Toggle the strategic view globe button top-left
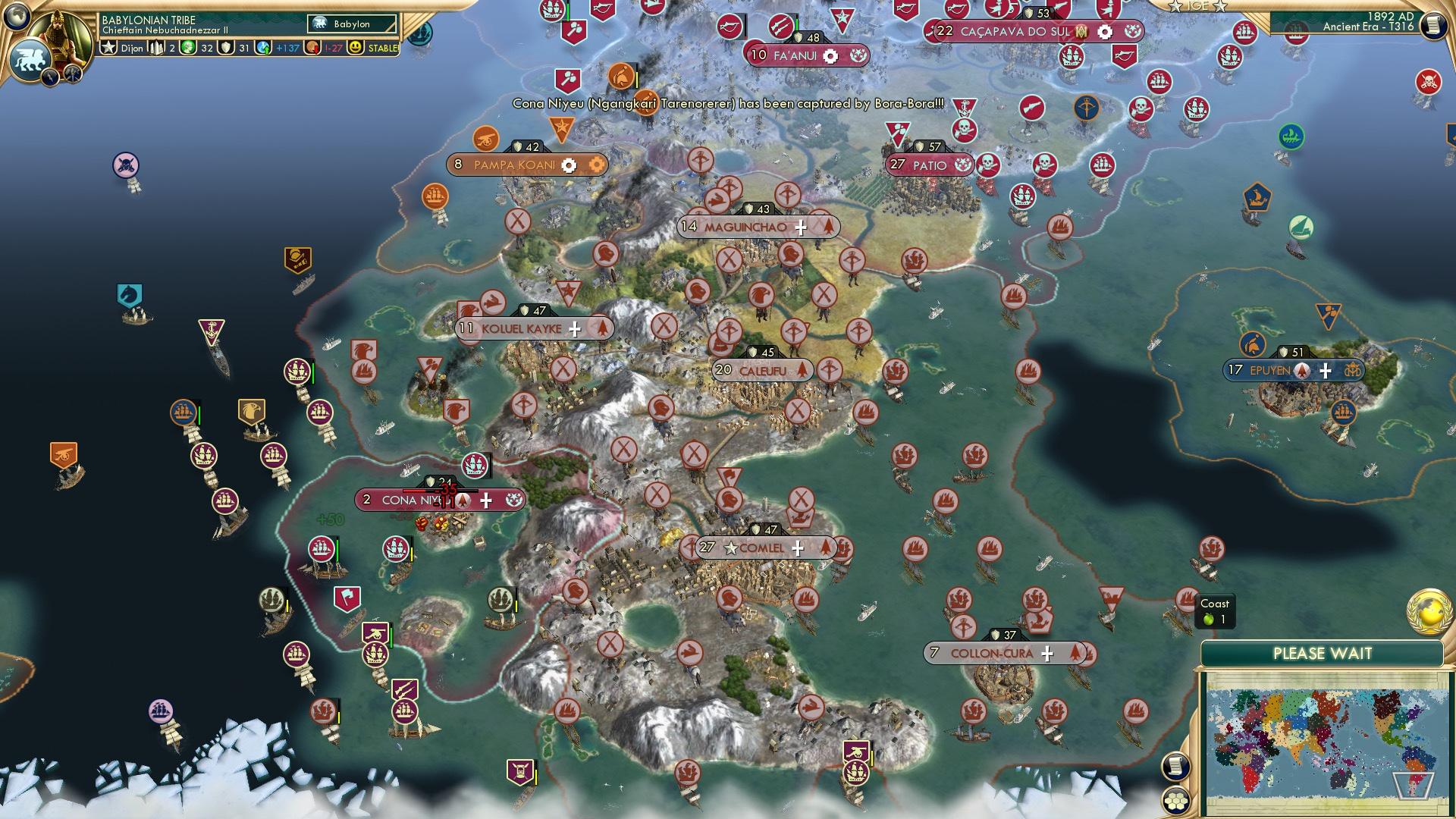This screenshot has height=819, width=1456. coord(16,16)
